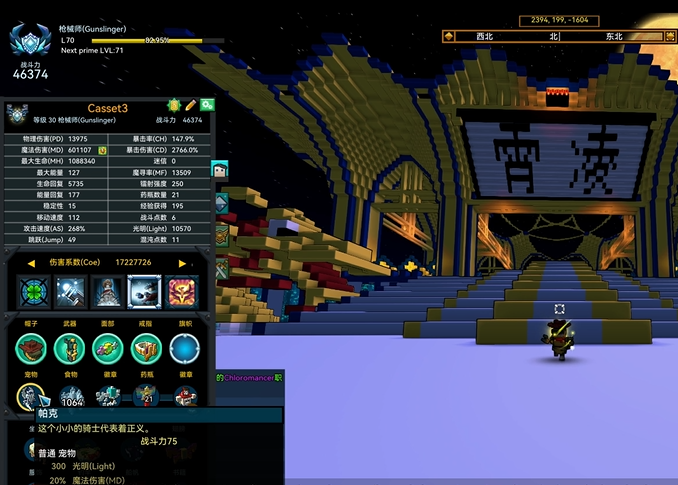Click the green badge icon near the name
Screen dimensions: 678x485
(173, 105)
